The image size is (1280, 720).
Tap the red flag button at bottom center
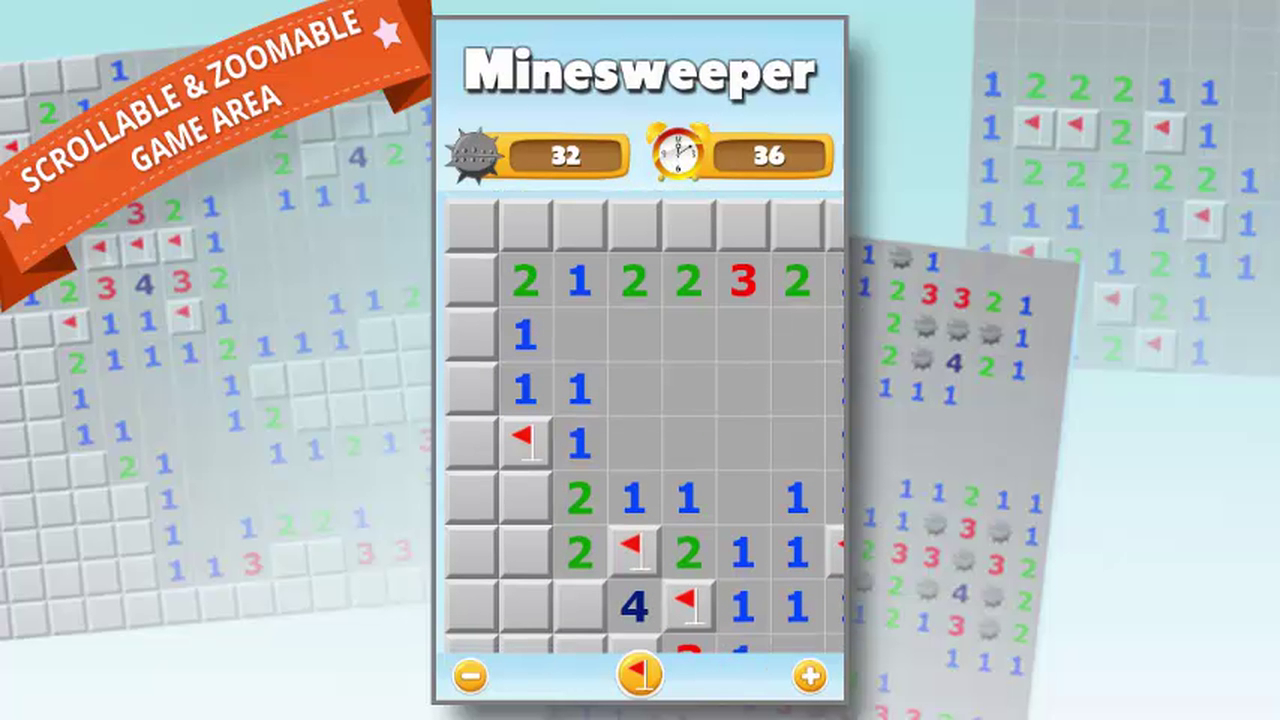(641, 675)
